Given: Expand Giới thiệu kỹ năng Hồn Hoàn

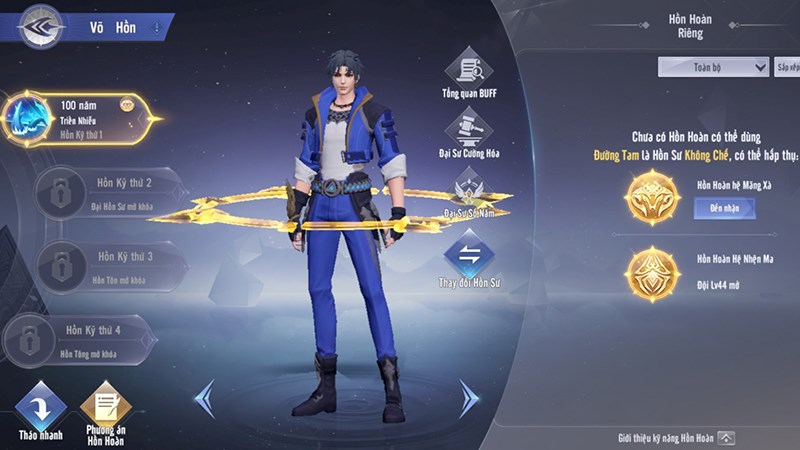Looking at the screenshot, I should (x=726, y=438).
